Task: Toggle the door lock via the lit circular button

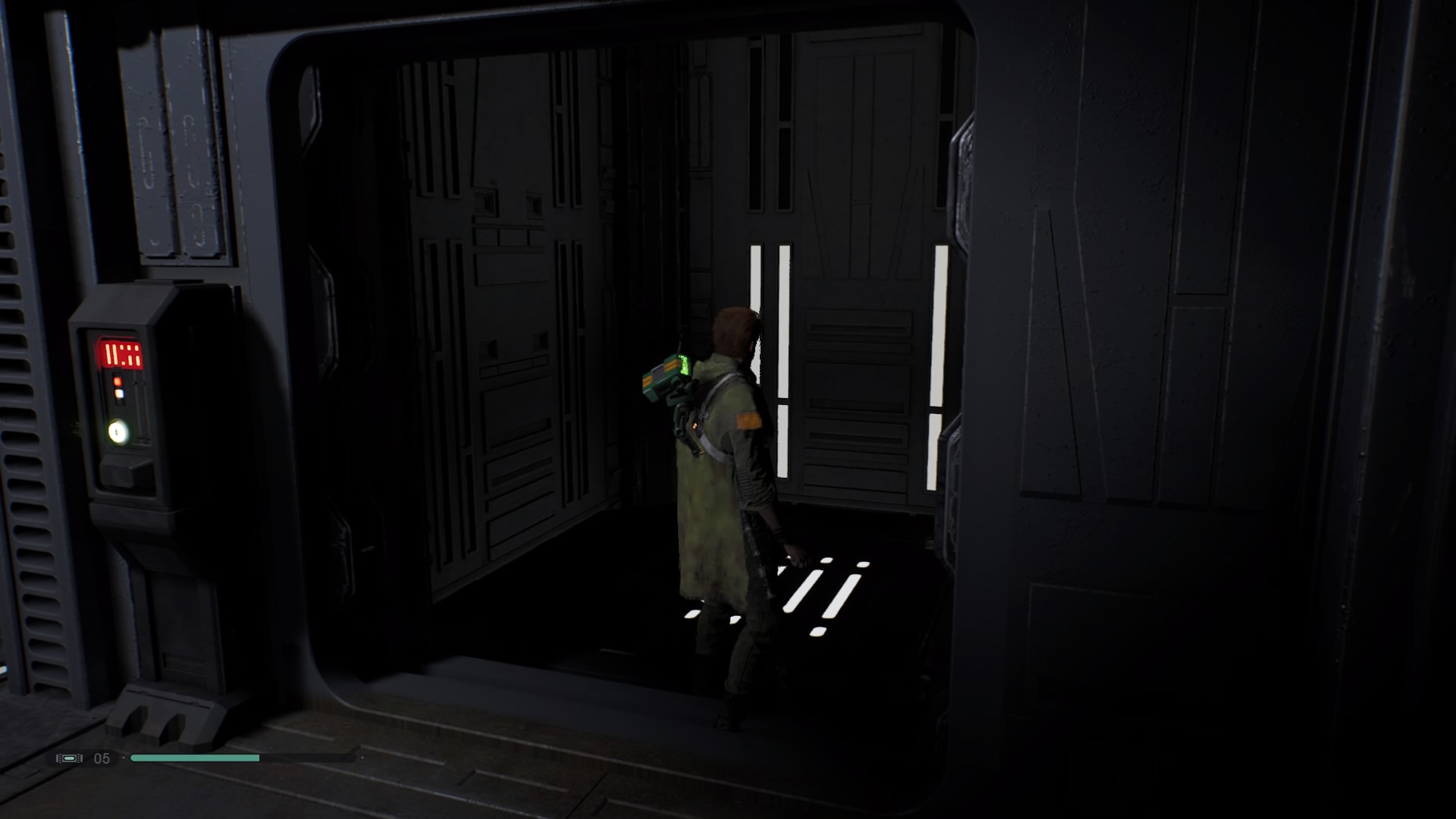Action: pos(116,431)
